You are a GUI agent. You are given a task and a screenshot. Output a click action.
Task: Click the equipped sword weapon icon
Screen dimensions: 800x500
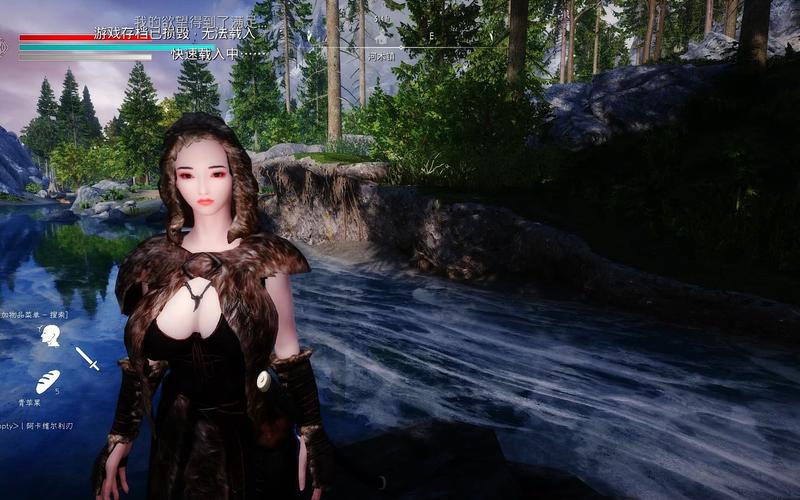coord(87,358)
